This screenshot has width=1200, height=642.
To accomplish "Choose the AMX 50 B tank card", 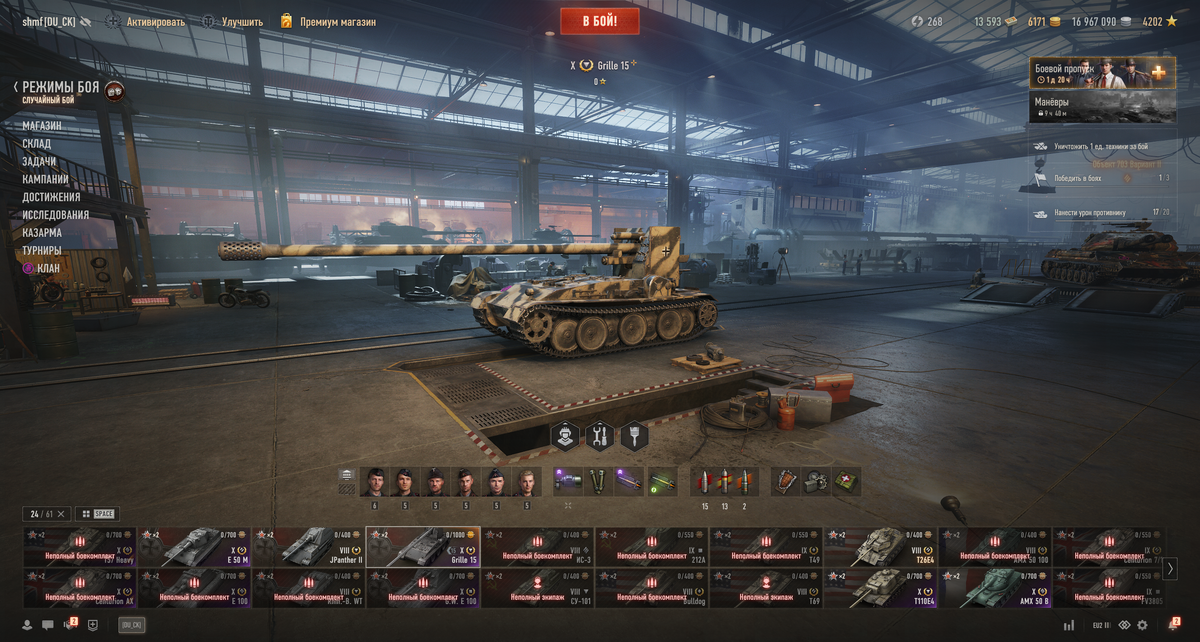I will click(994, 588).
